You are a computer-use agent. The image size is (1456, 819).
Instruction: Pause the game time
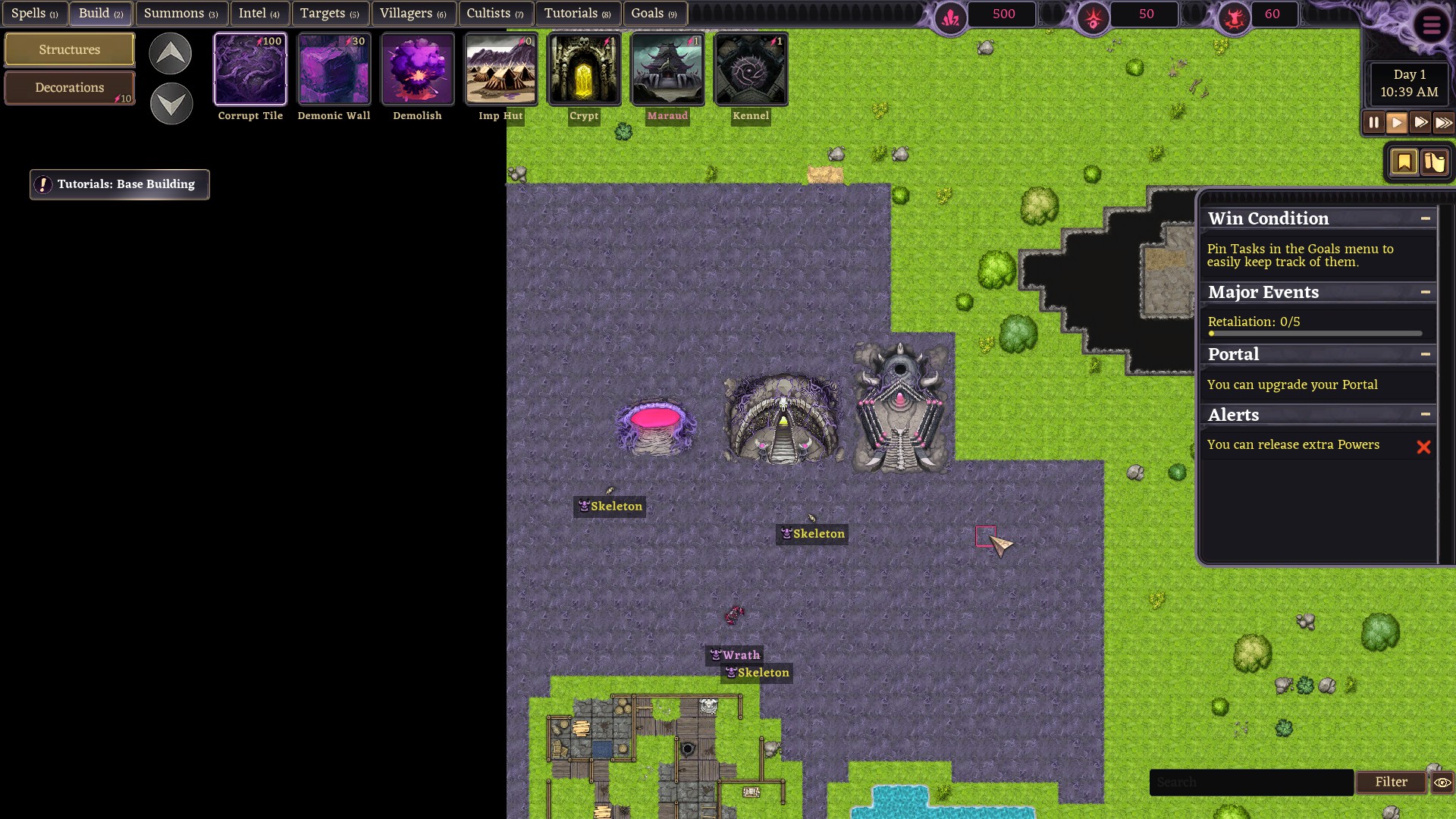[1373, 123]
